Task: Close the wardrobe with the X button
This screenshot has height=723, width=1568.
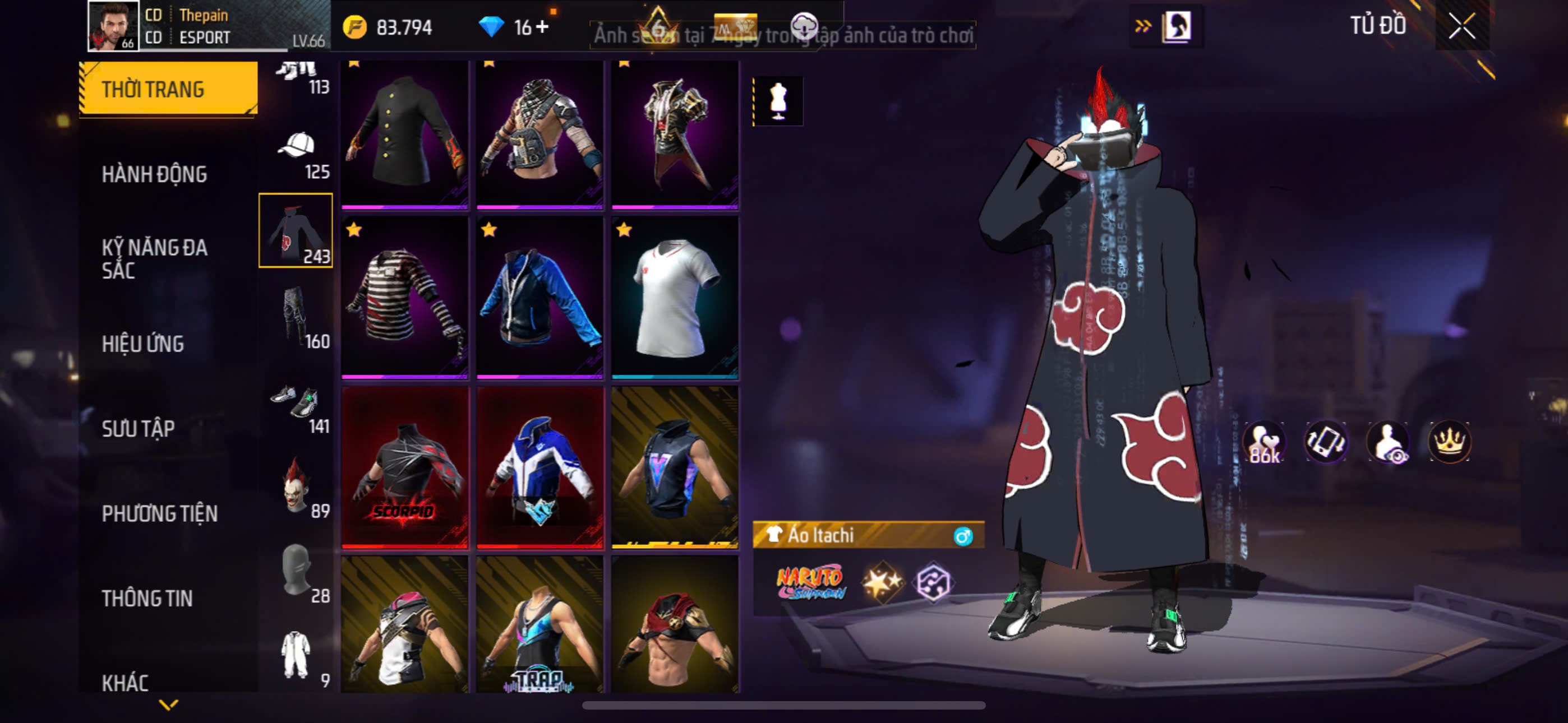Action: 1461,26
